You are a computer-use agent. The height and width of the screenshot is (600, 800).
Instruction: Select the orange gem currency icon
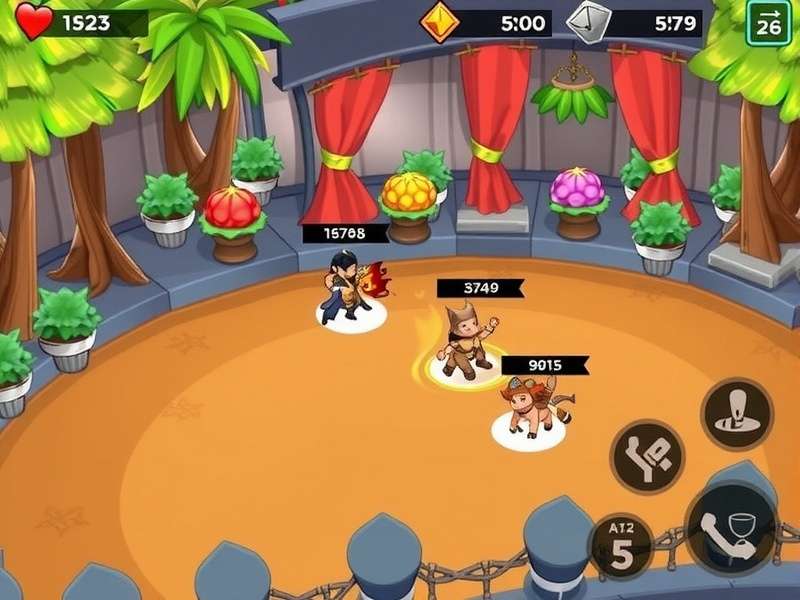pos(439,22)
